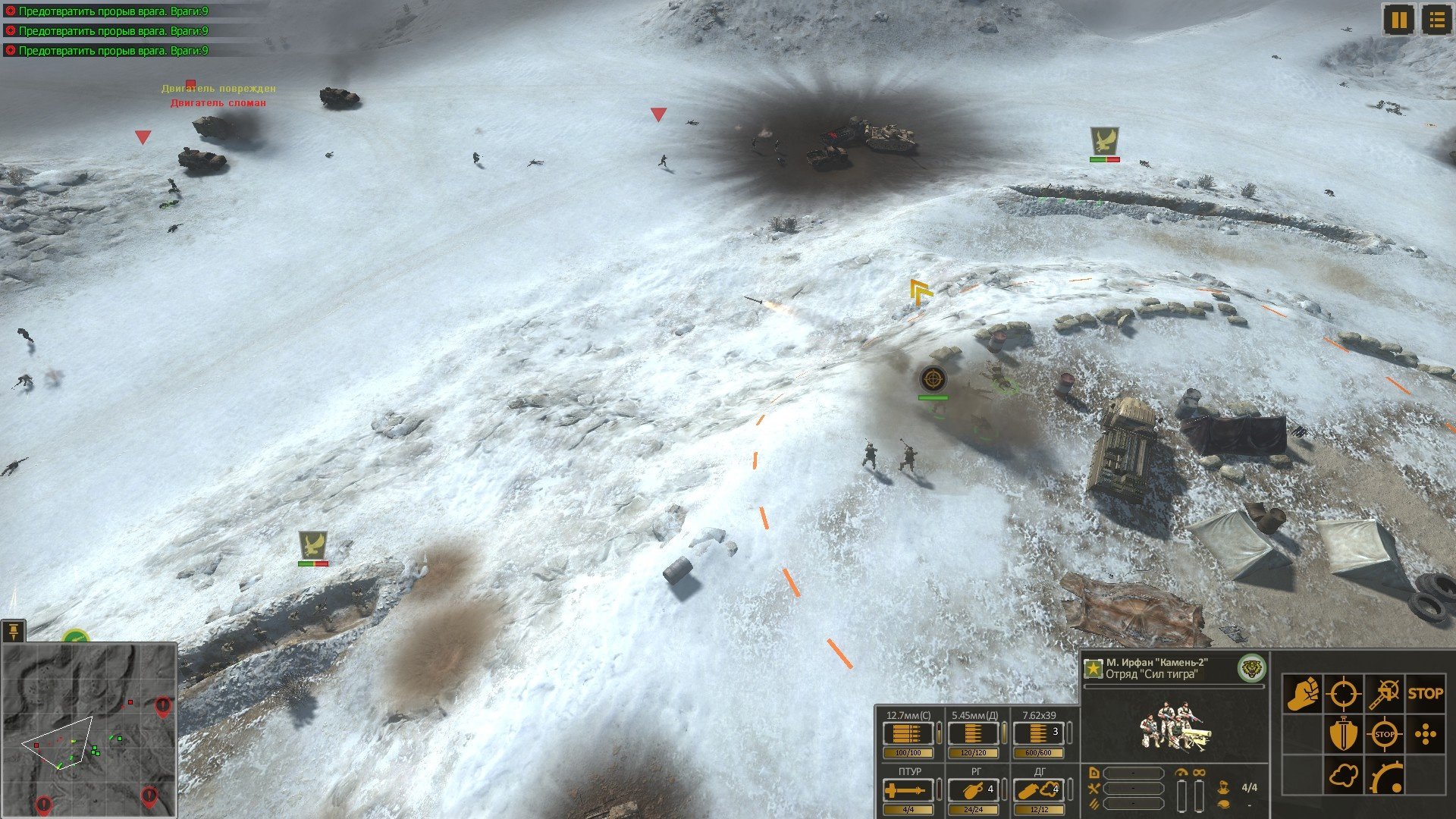
Task: Open the list menu button
Action: pyautogui.click(x=1436, y=20)
